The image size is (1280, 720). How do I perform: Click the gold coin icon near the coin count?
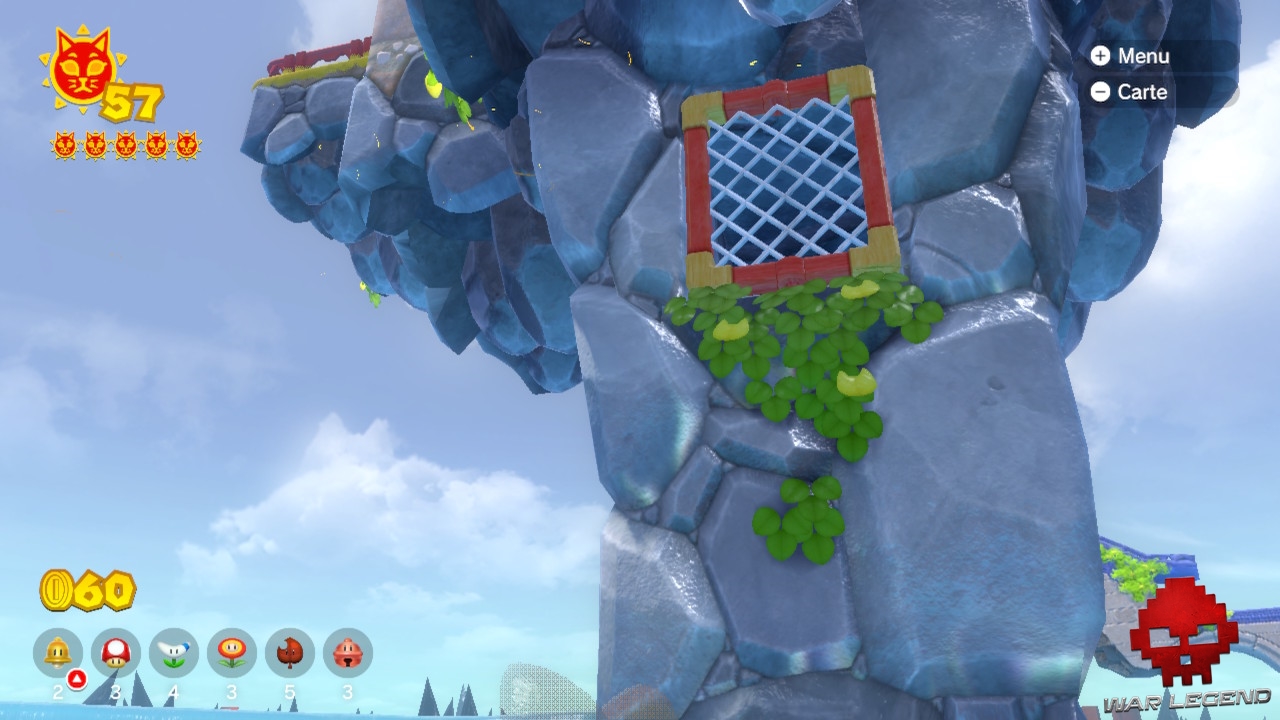tap(57, 589)
